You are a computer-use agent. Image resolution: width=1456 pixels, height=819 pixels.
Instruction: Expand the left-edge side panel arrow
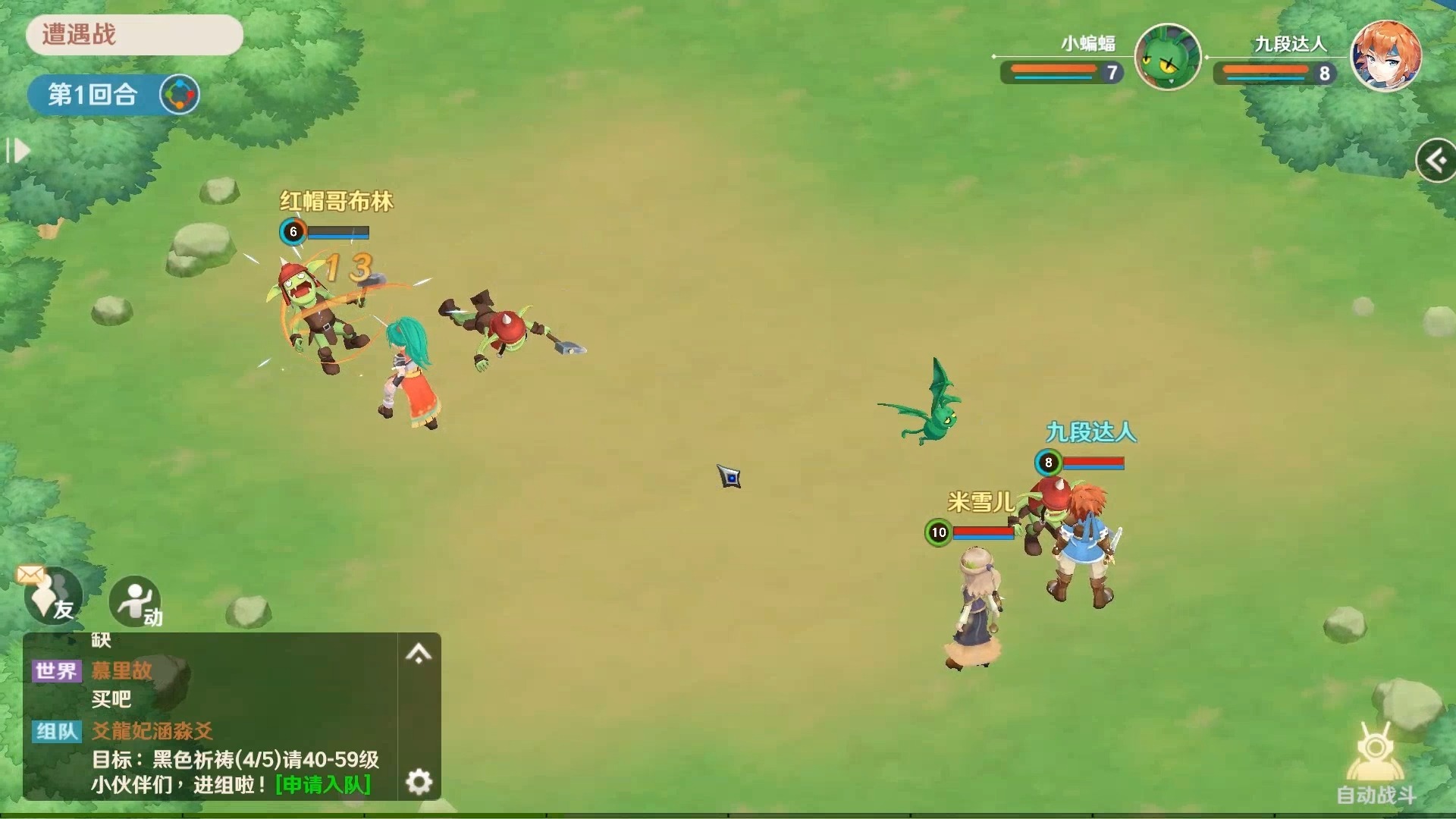coord(18,151)
